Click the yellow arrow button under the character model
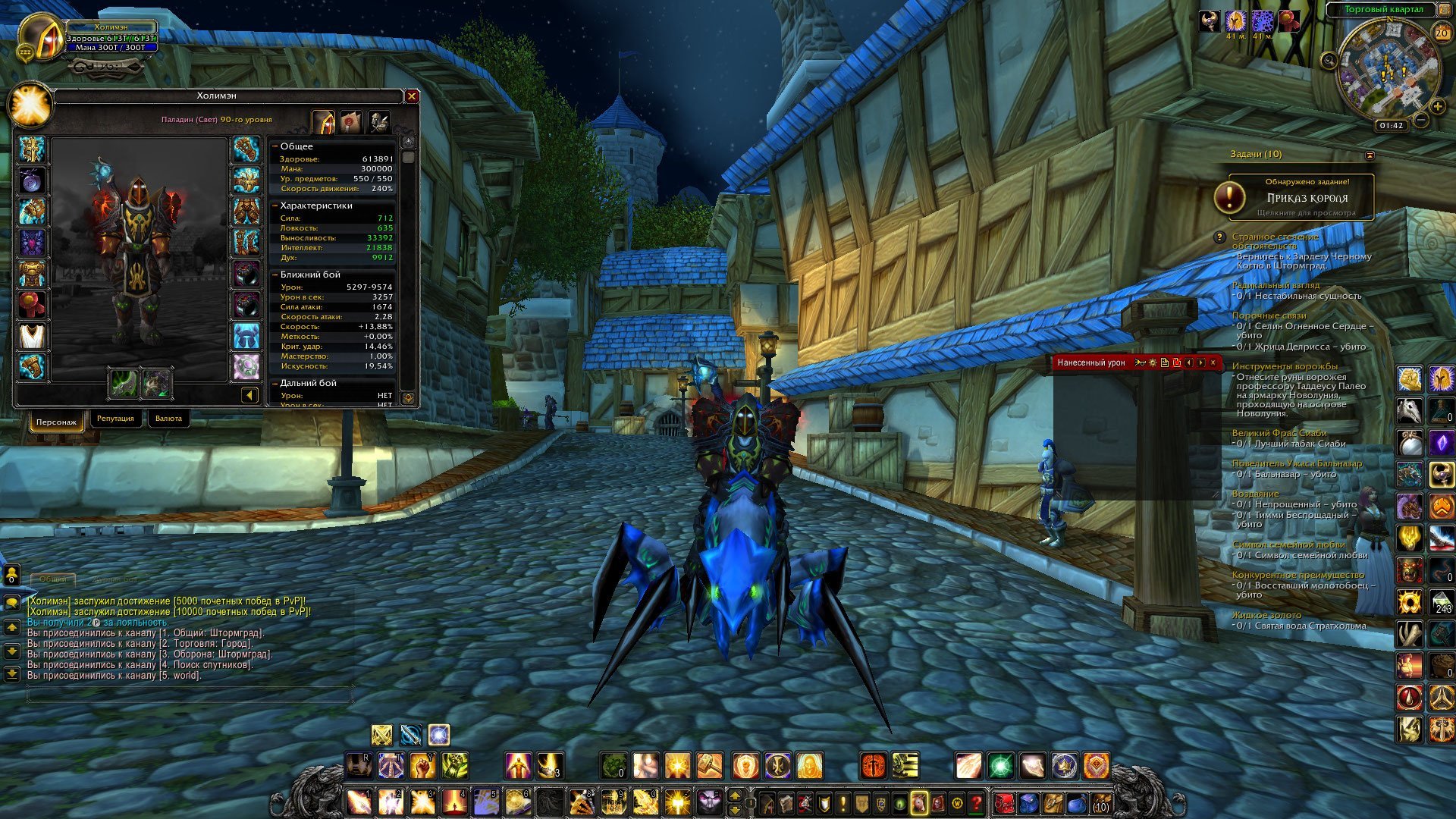The image size is (1456, 819). pos(249,395)
